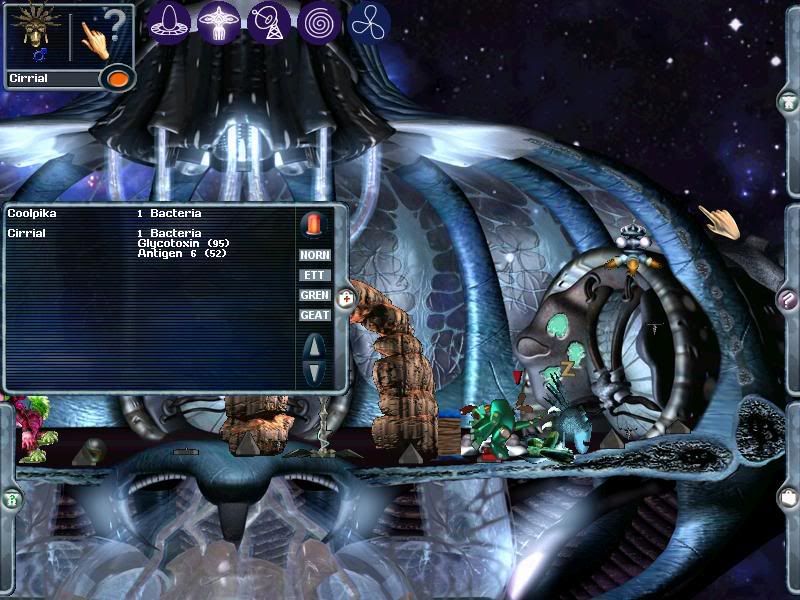Filter the medical list by ETT

pyautogui.click(x=314, y=275)
